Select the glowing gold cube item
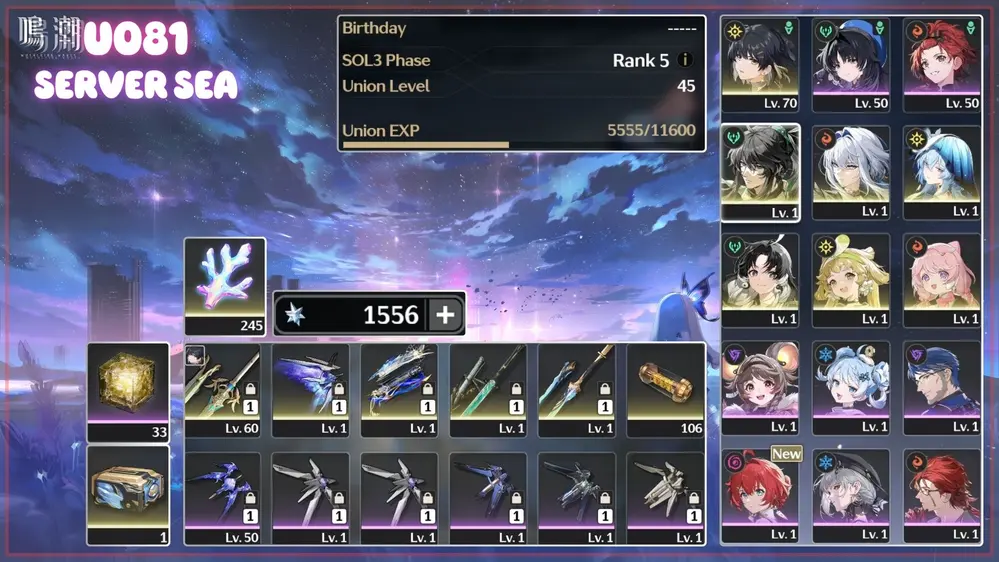Screen dimensions: 999x562 (128, 389)
